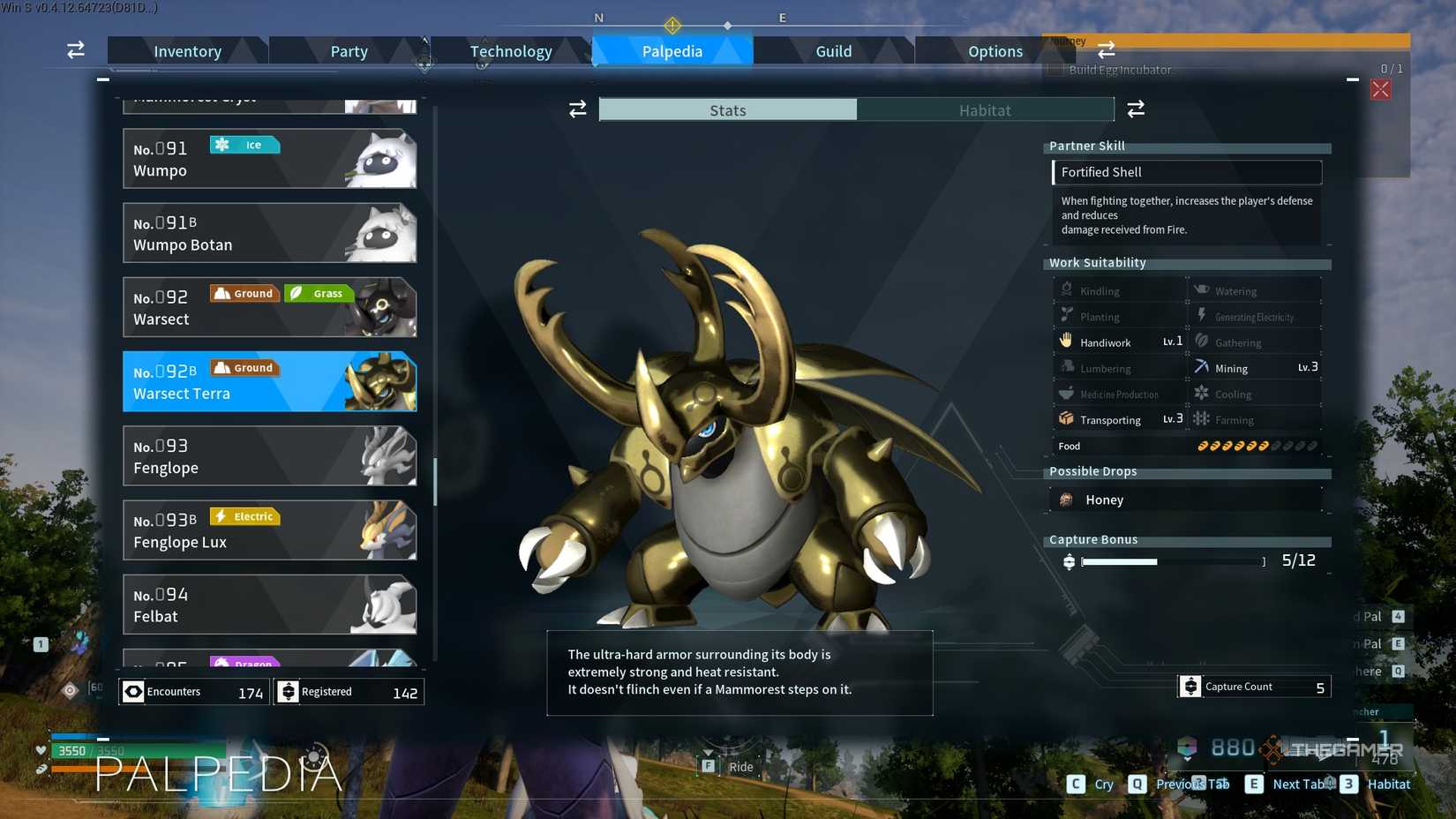Click the Pal list scrollbar
The width and height of the screenshot is (1456, 819).
434,477
